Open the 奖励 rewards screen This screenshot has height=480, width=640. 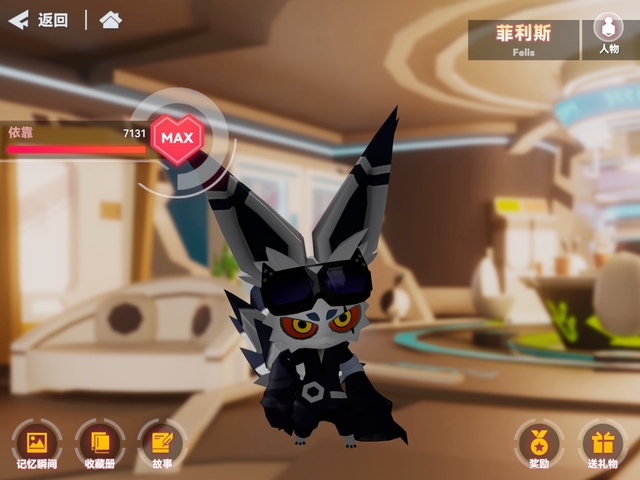coord(539,443)
